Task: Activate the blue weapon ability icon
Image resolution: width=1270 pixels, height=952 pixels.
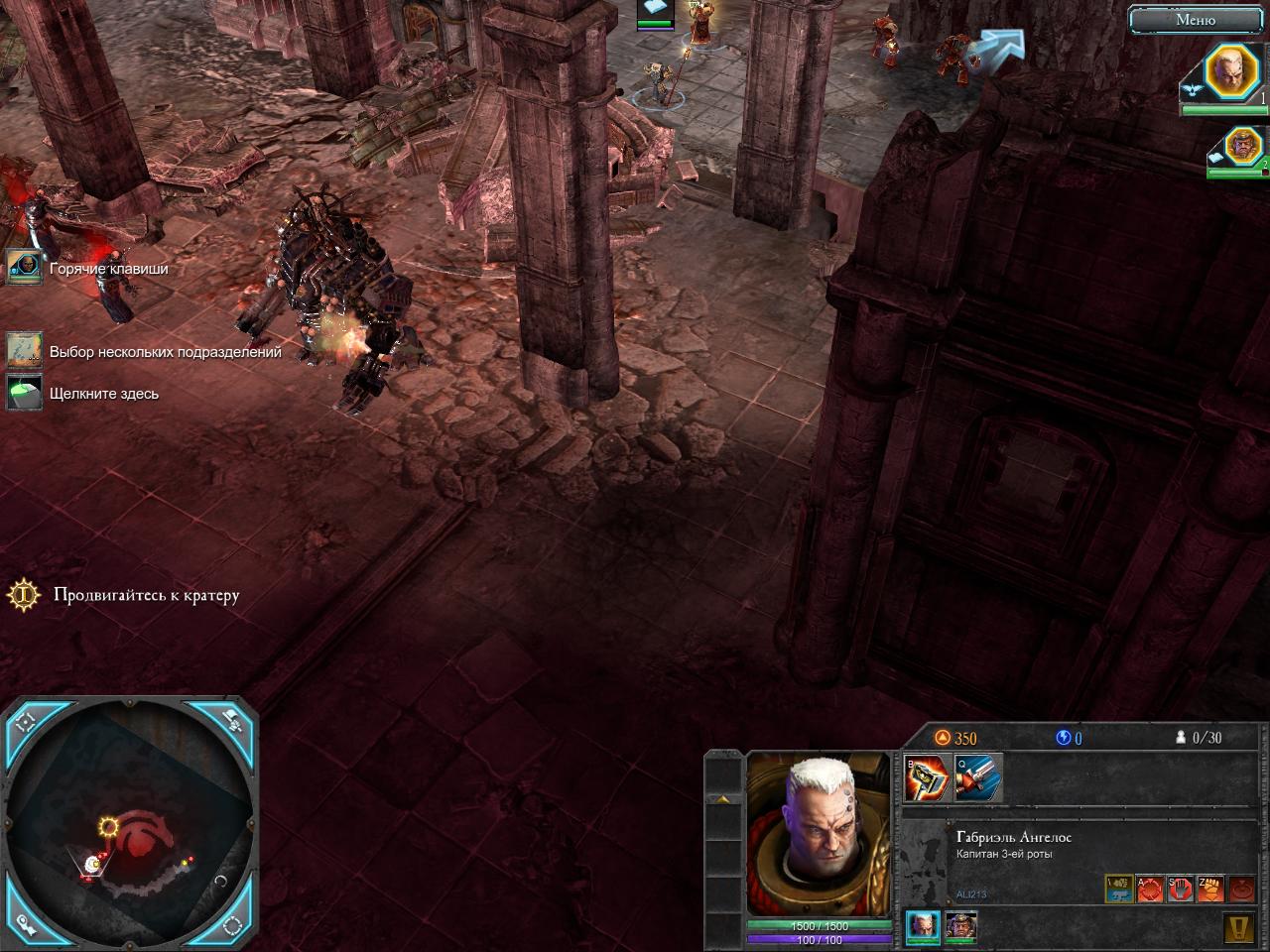Action: [x=977, y=777]
